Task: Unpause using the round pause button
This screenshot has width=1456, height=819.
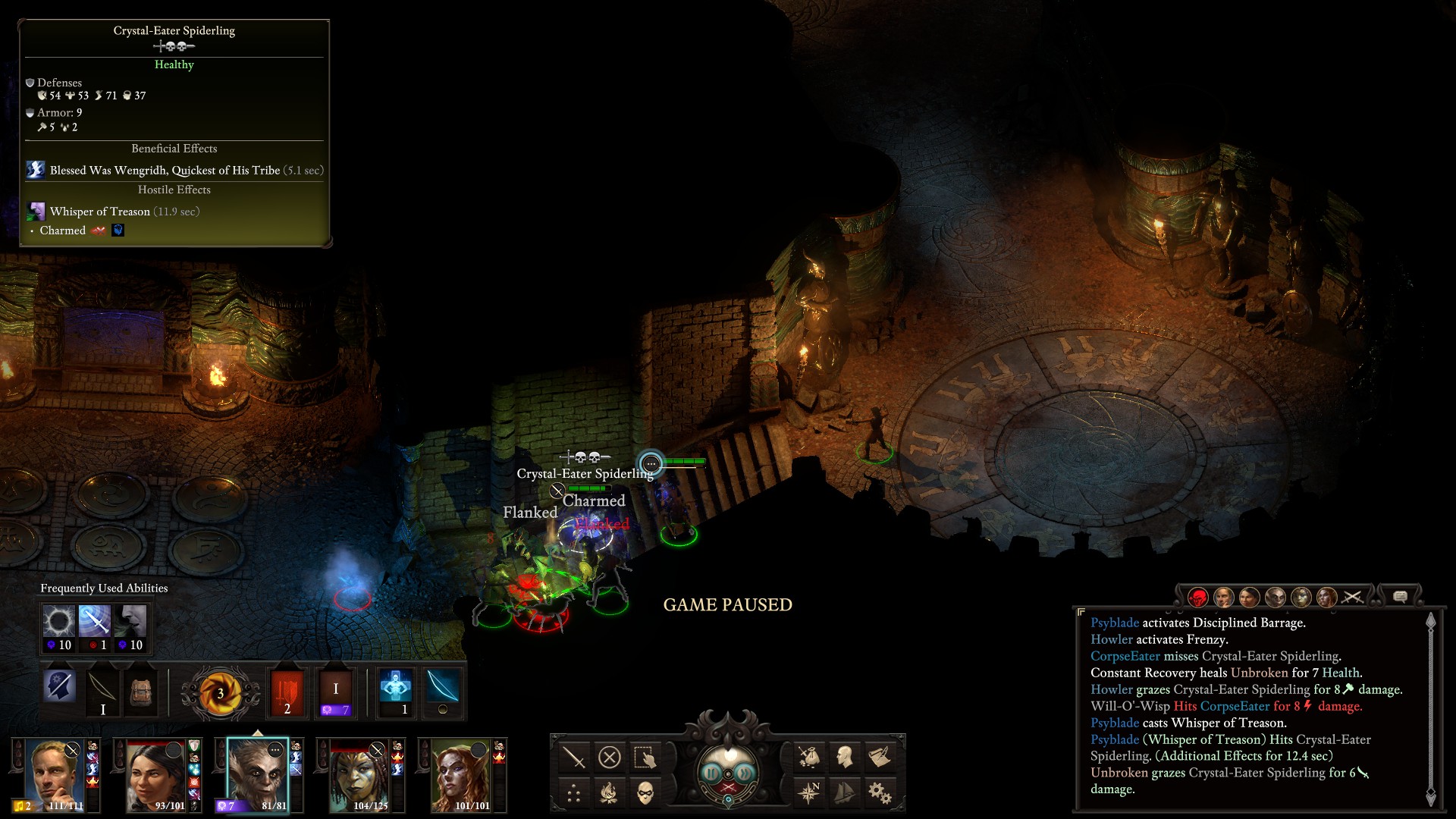Action: 711,773
